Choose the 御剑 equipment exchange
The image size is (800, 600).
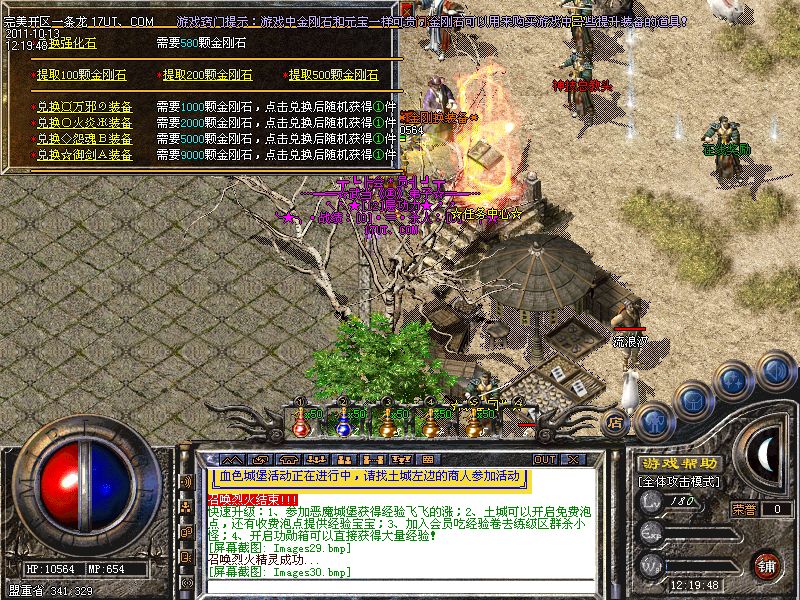coord(85,155)
